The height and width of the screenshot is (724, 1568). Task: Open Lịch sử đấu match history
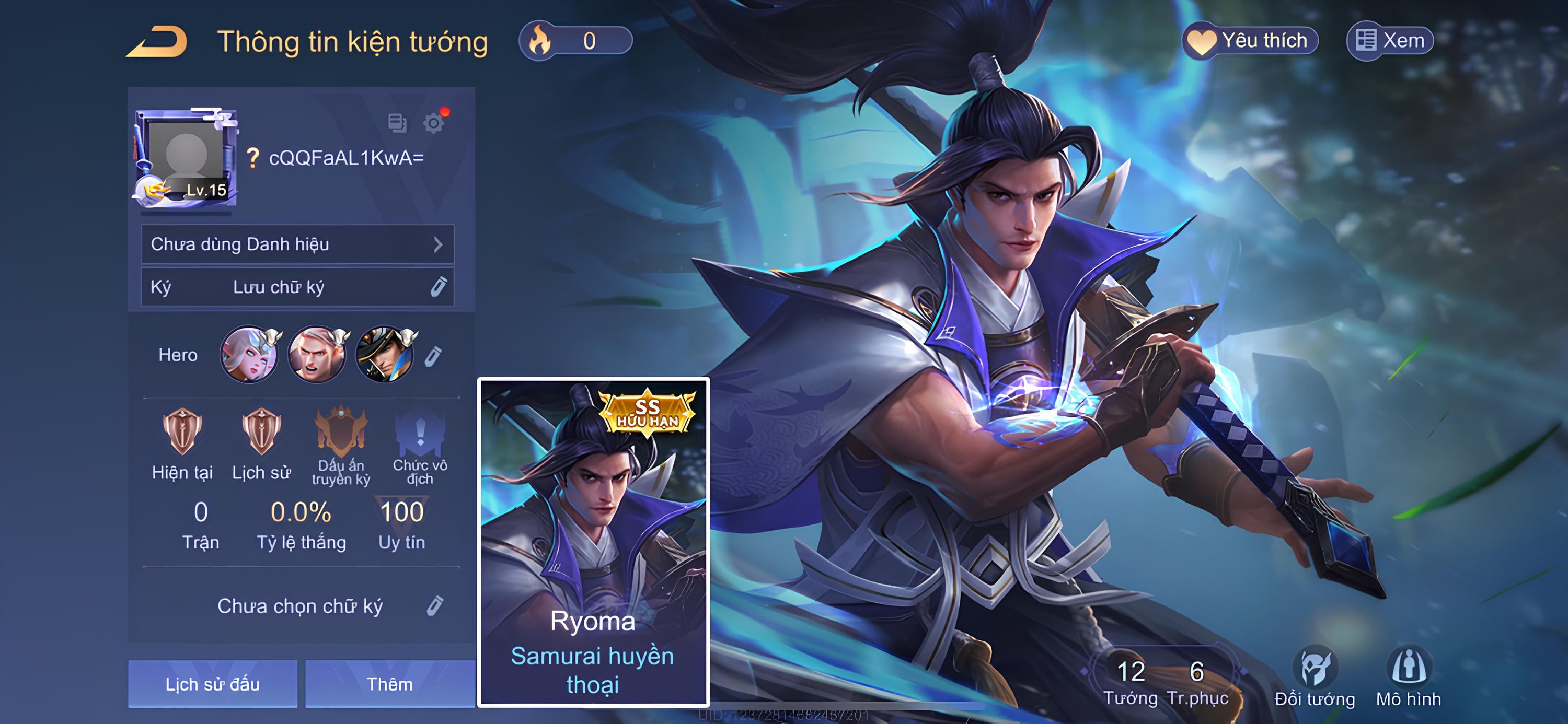212,684
